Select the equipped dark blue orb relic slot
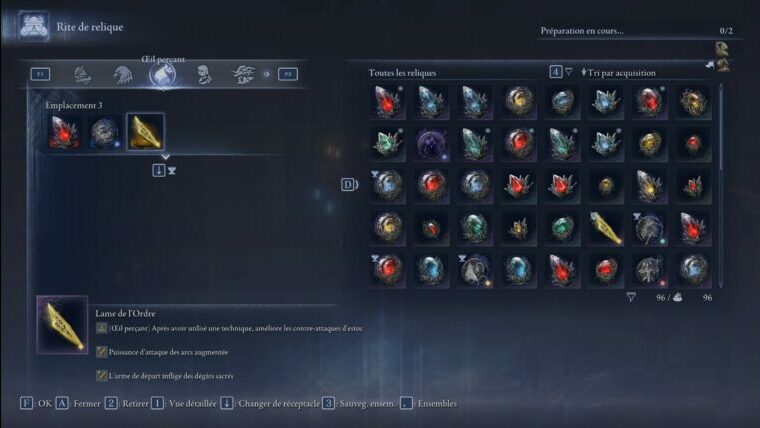Image resolution: width=760 pixels, height=428 pixels. point(105,132)
